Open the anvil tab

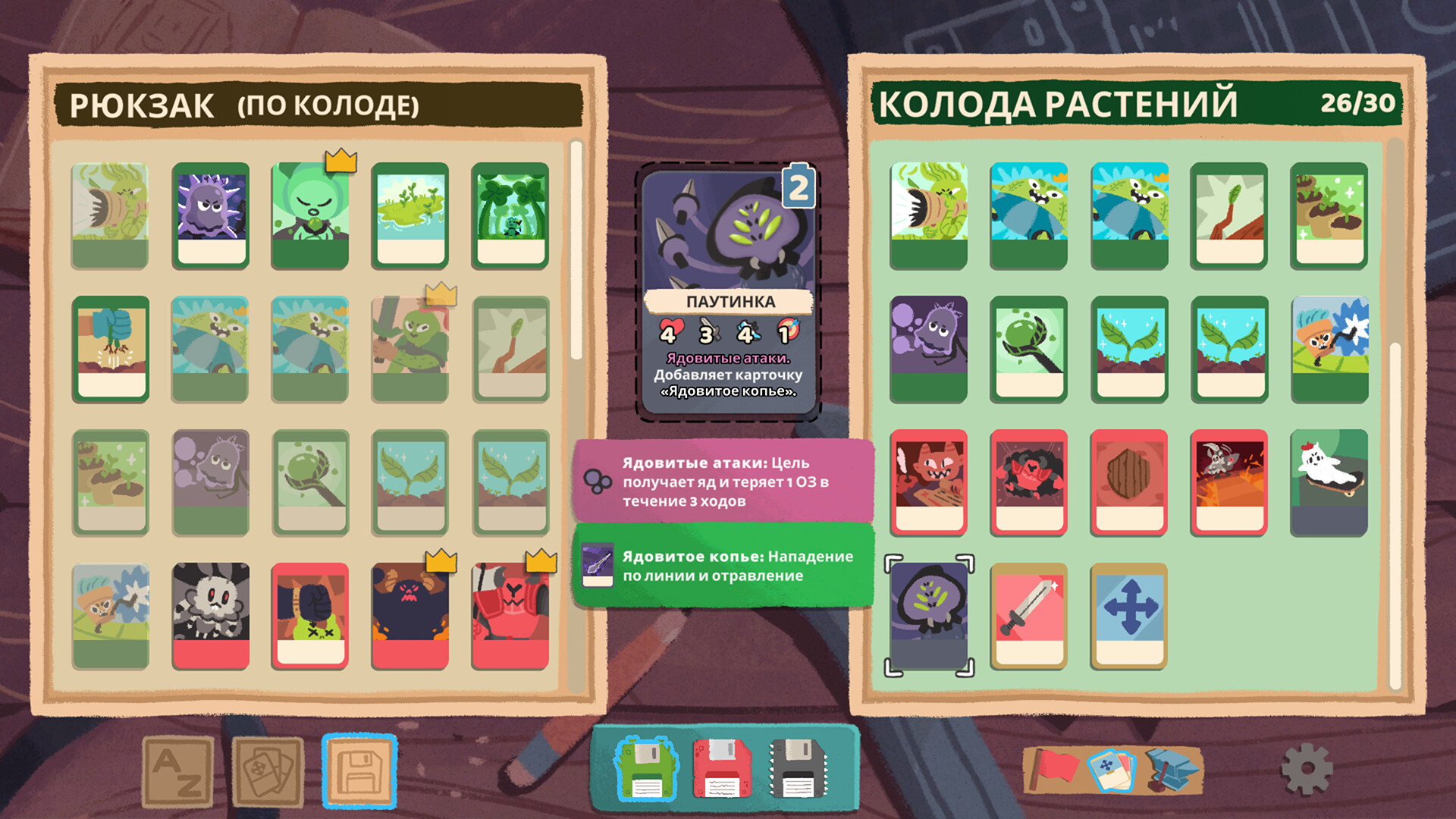1172,769
